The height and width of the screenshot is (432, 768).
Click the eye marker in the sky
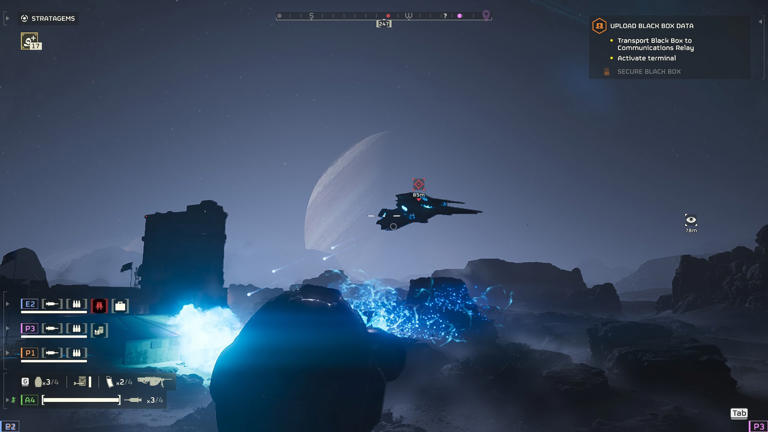coord(690,220)
